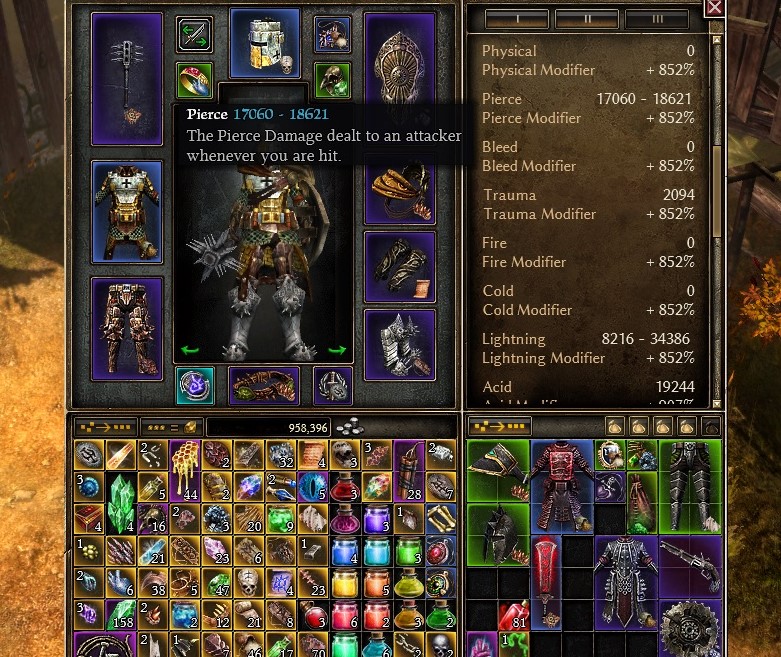Rotate character preview with the right green arrow
The width and height of the screenshot is (781, 657).
coord(338,351)
